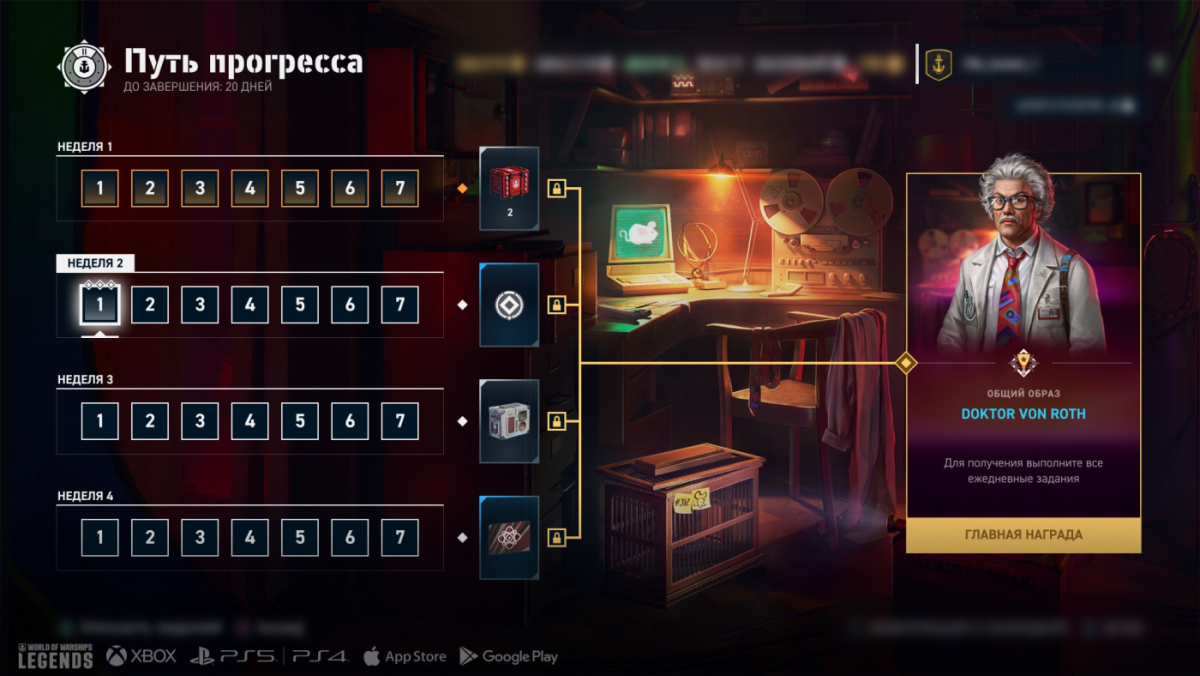Select day 5 of Неделя 4
The image size is (1200, 676).
click(x=300, y=538)
